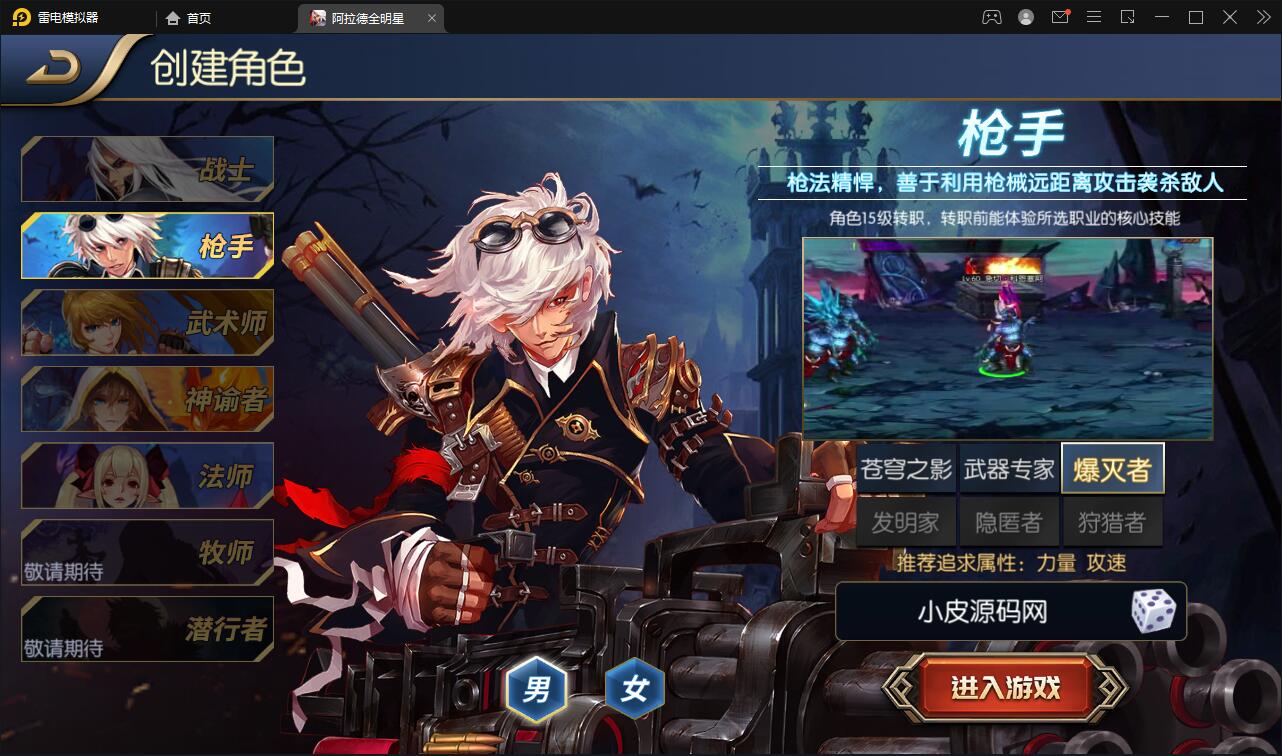
Task: Open the hamburger menu in the title bar
Action: pyautogui.click(x=1094, y=17)
